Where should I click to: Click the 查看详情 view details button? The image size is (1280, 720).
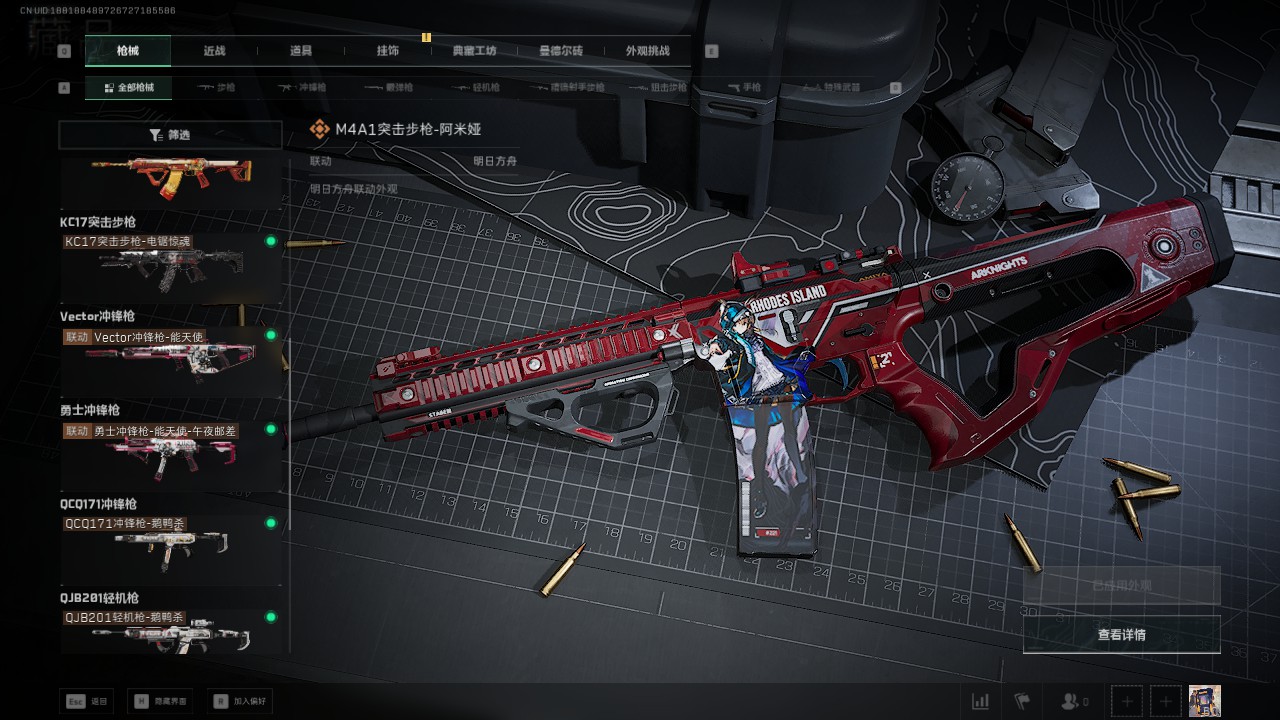pos(1121,635)
